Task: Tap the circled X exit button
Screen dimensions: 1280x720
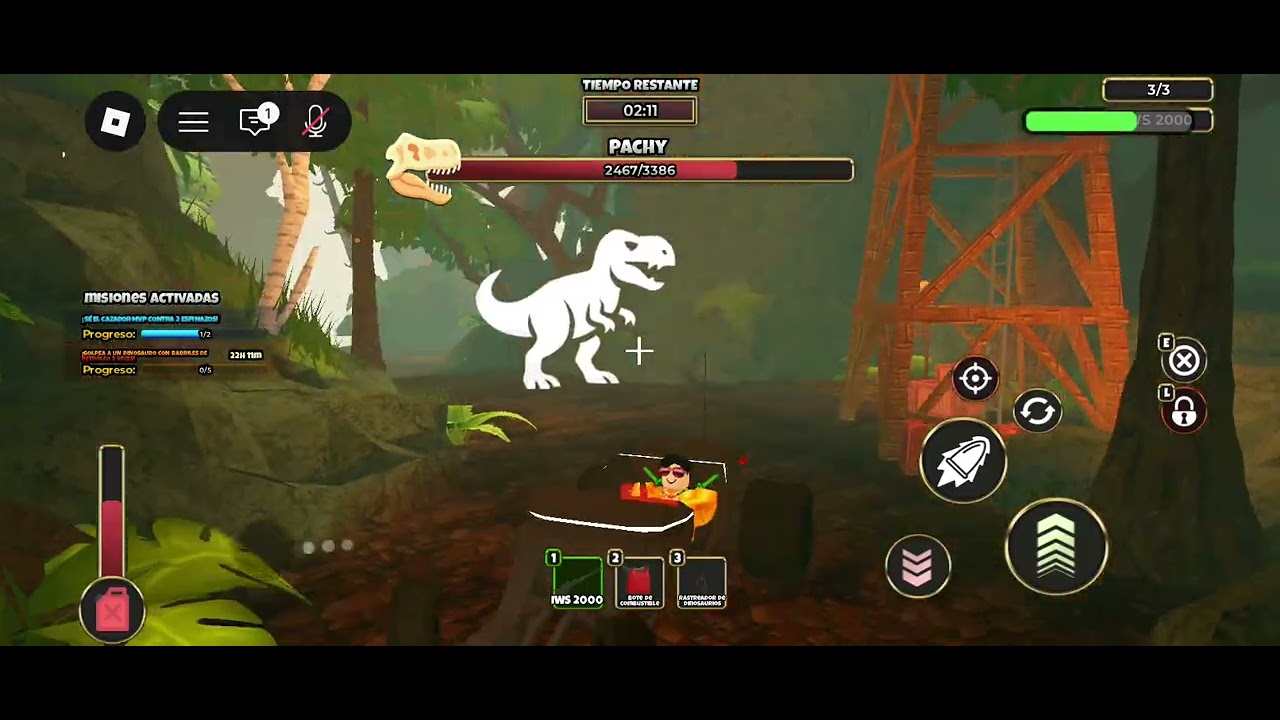Action: coord(1184,361)
